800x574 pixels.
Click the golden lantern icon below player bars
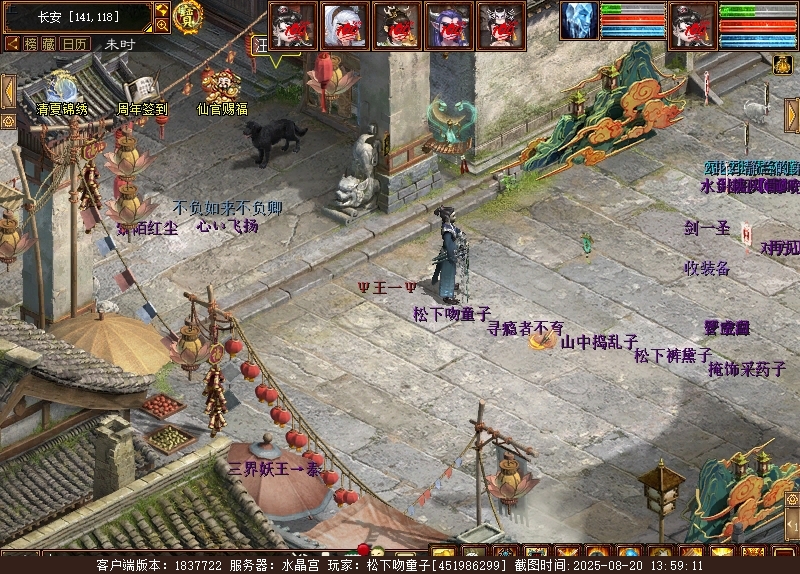[783, 65]
